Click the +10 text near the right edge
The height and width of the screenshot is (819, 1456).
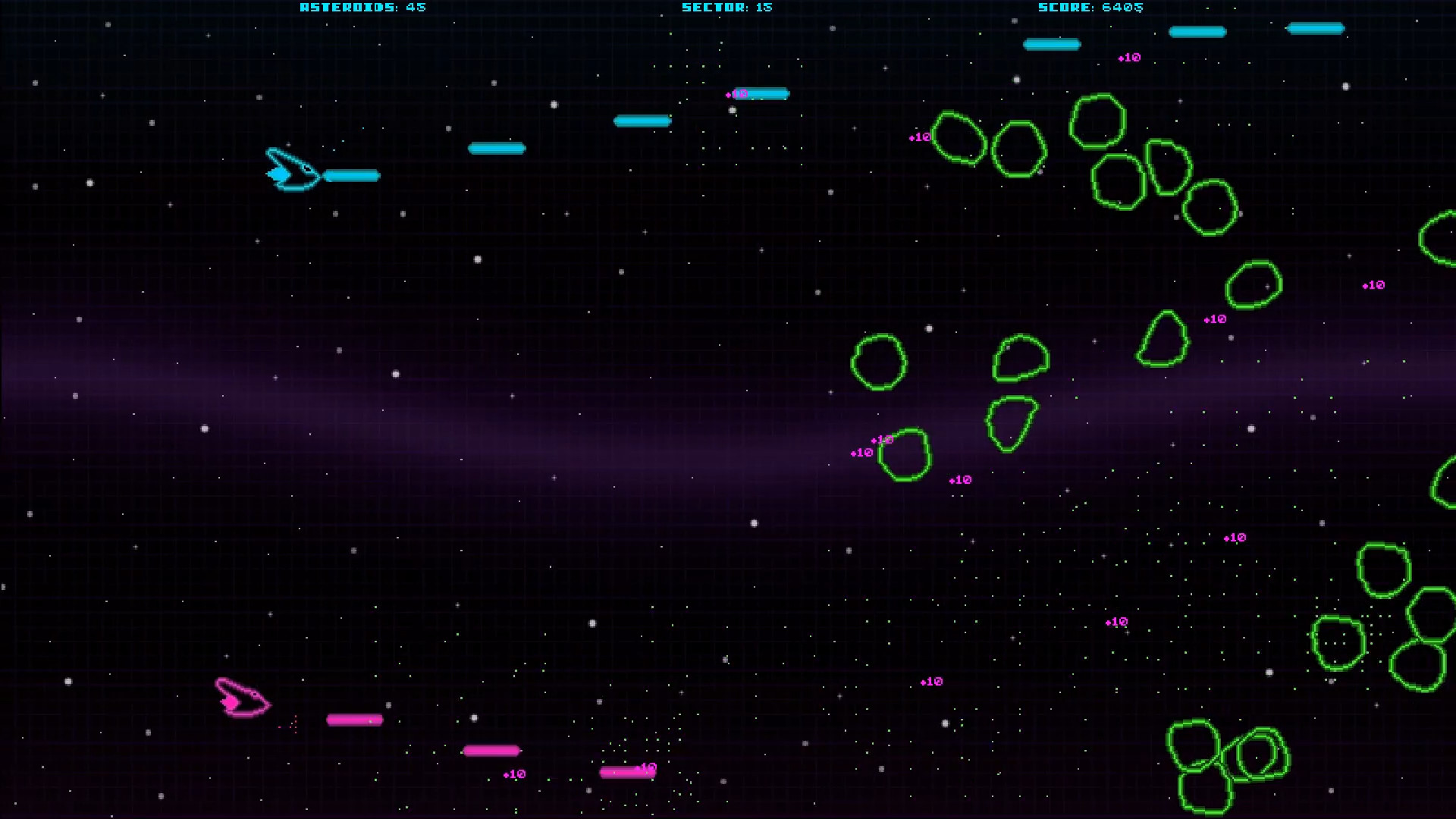pyautogui.click(x=1373, y=285)
